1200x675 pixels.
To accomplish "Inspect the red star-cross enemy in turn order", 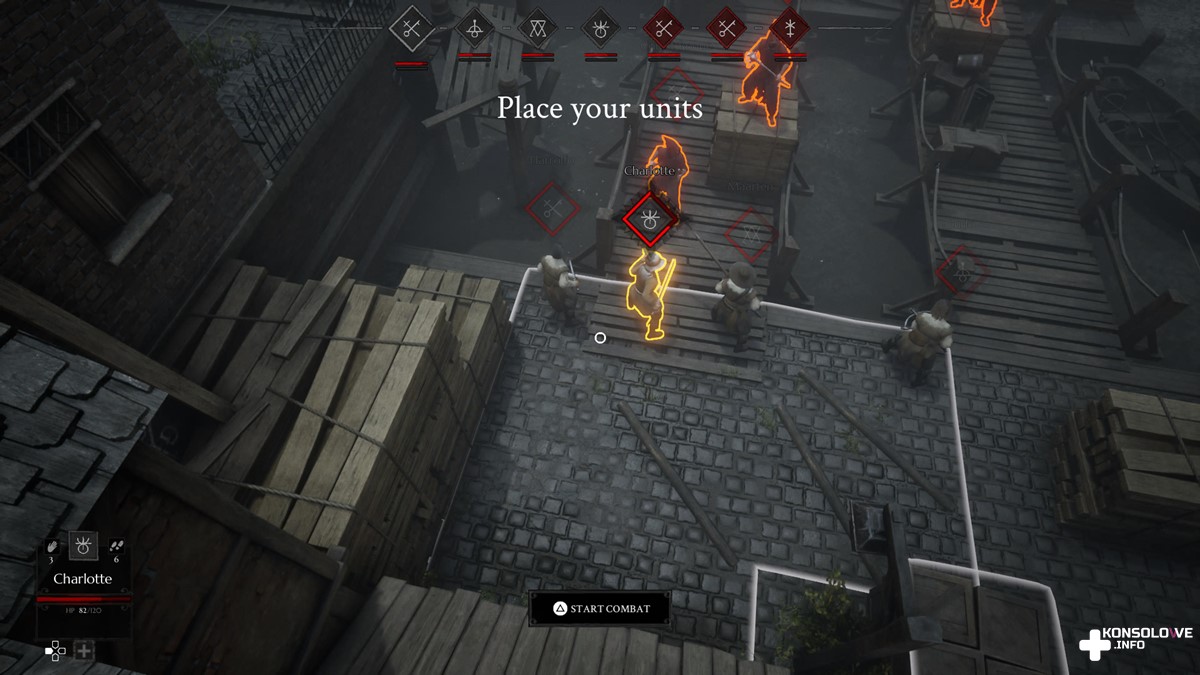I will (x=789, y=28).
